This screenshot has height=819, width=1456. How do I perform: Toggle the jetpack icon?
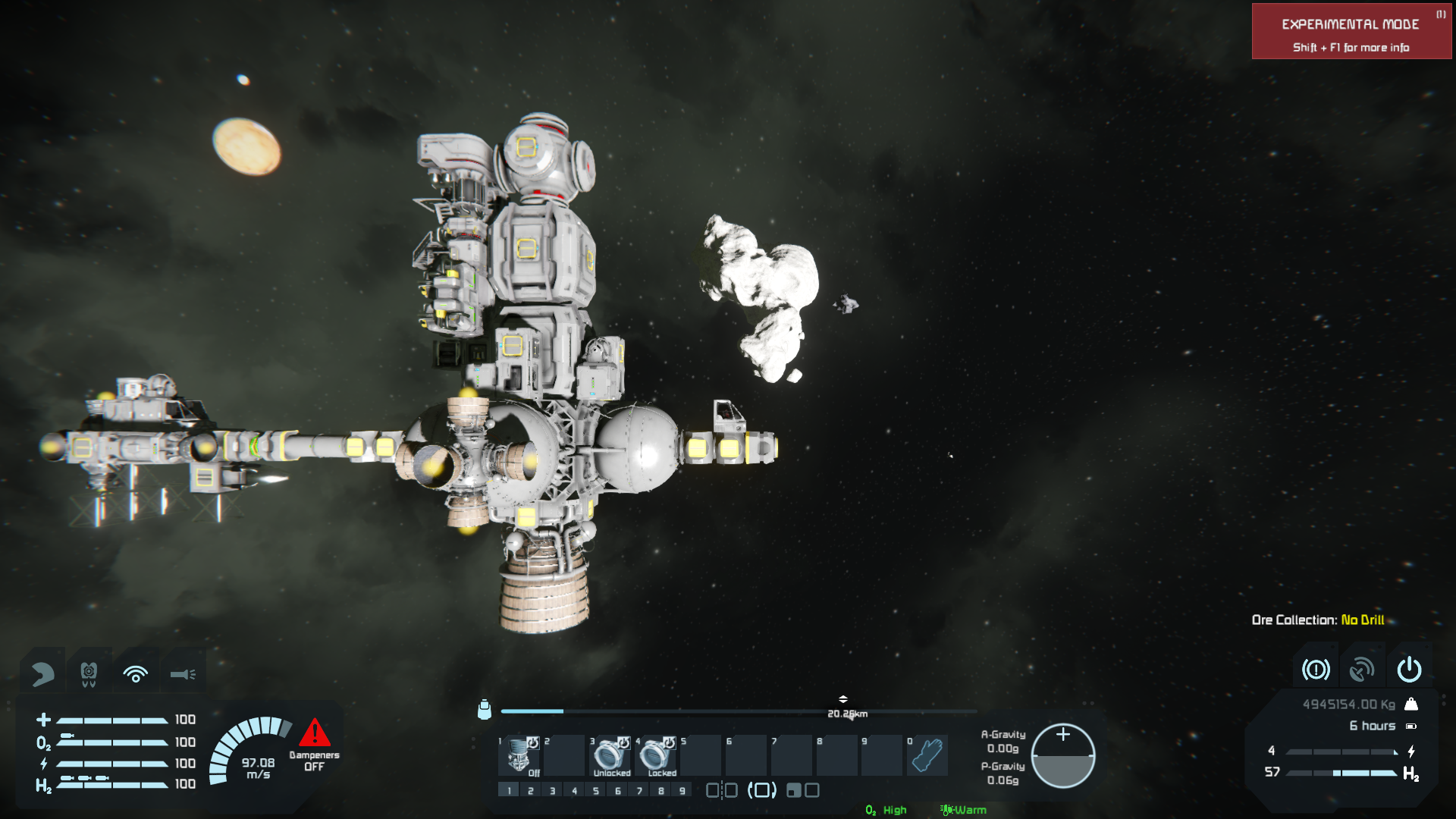click(x=89, y=673)
